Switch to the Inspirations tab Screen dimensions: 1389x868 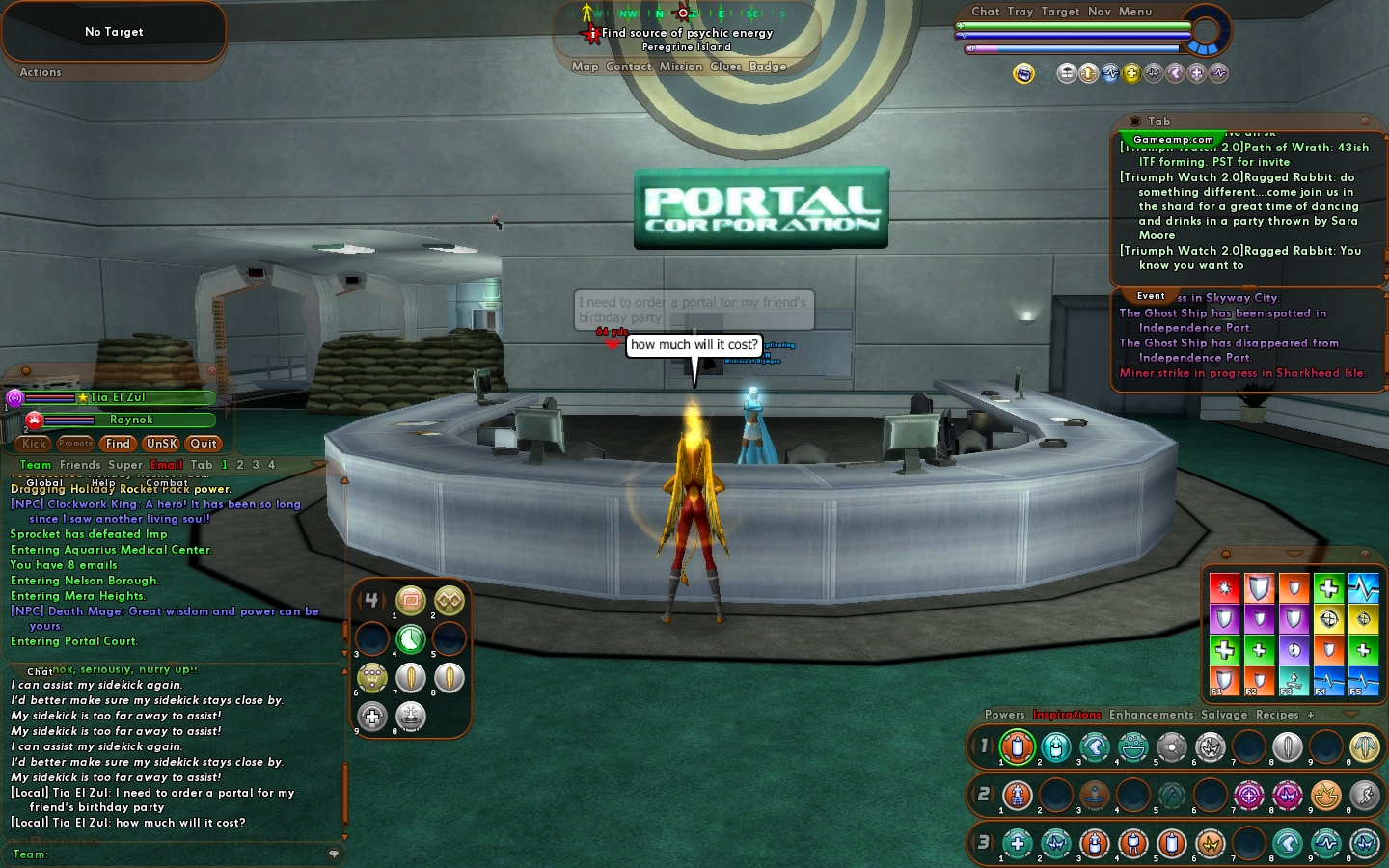(1067, 715)
